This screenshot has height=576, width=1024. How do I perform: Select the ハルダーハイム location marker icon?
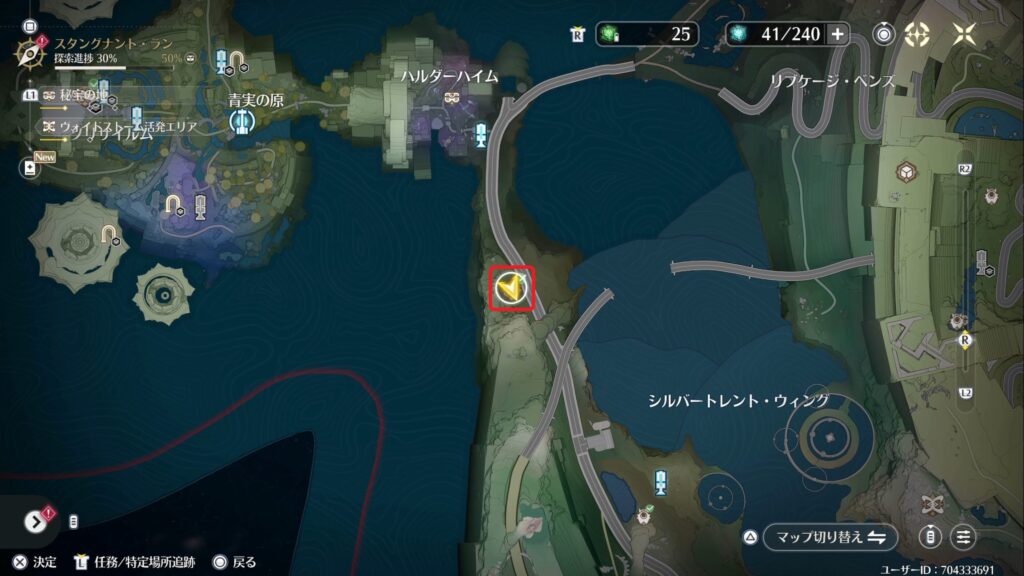[x=452, y=98]
